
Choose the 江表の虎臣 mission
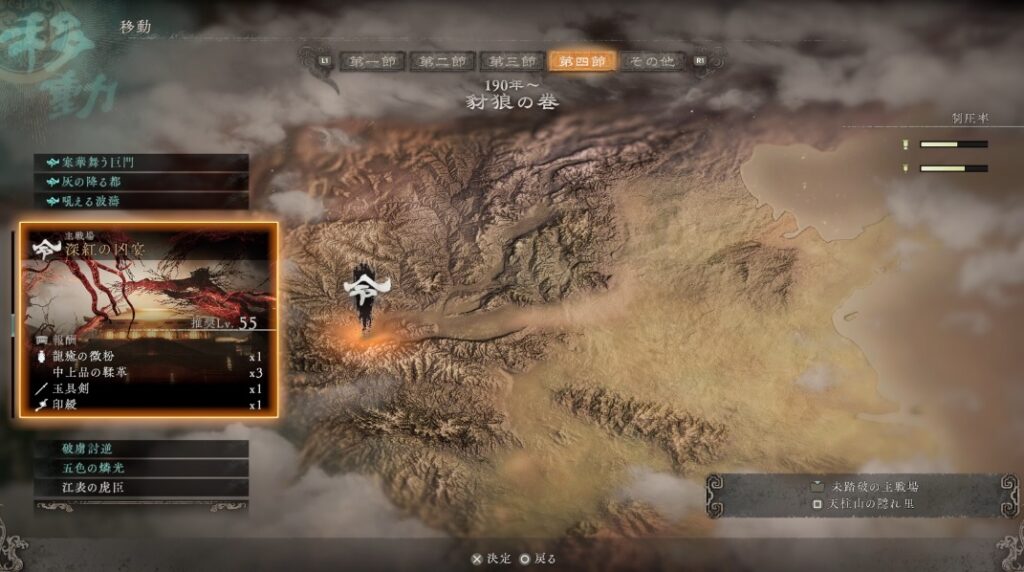tap(140, 487)
